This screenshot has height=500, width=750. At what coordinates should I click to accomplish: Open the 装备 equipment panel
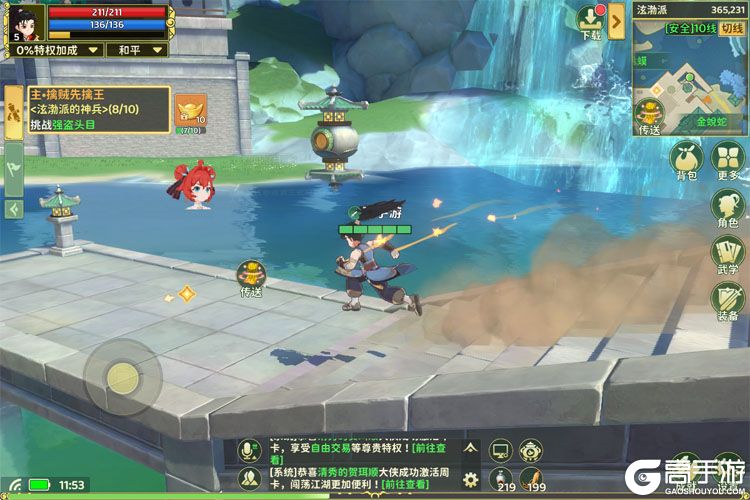pos(727,302)
